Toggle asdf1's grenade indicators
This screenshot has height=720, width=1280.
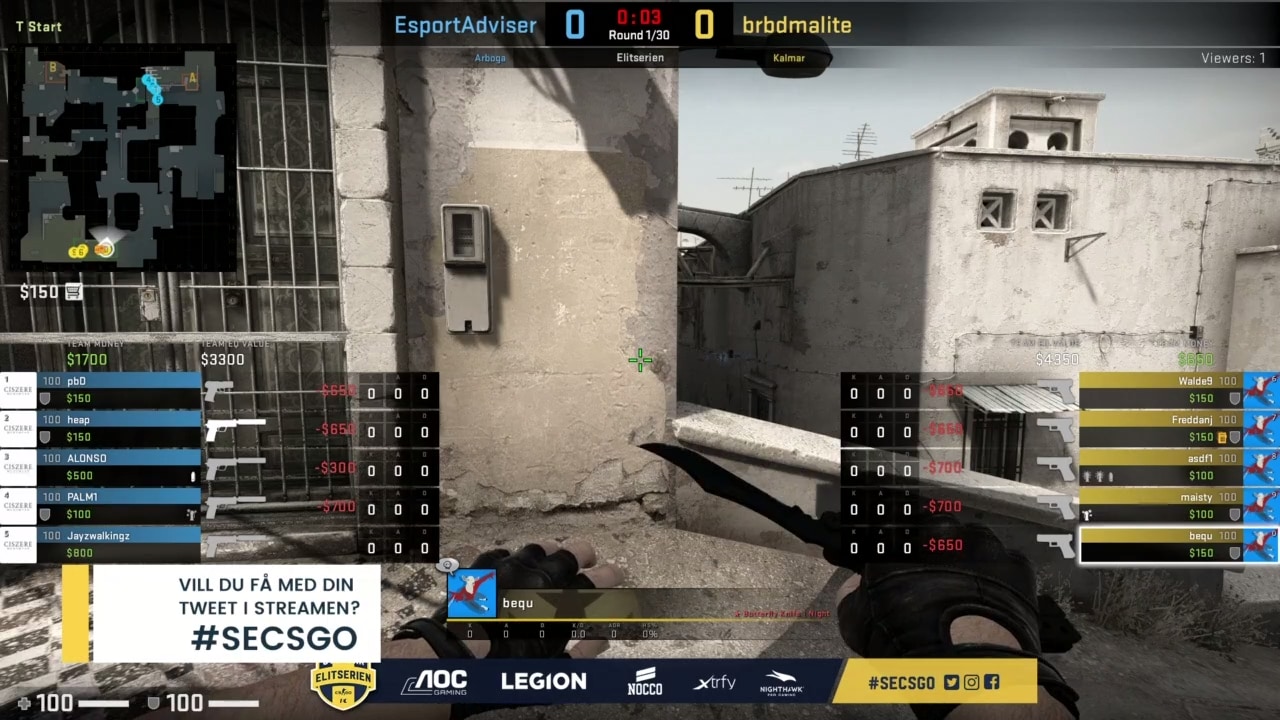click(1098, 476)
